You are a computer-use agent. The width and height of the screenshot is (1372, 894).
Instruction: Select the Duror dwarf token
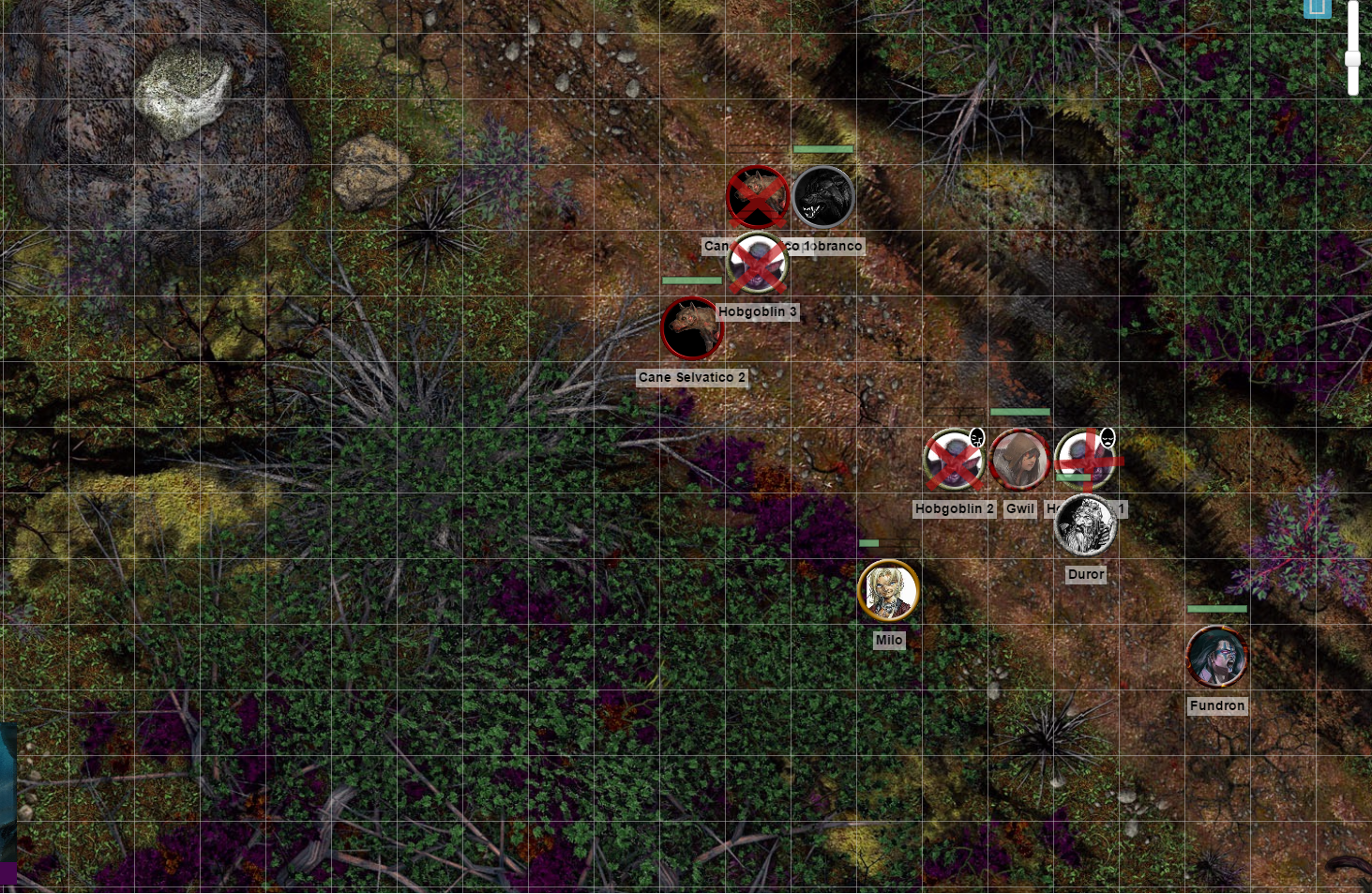(x=1085, y=526)
